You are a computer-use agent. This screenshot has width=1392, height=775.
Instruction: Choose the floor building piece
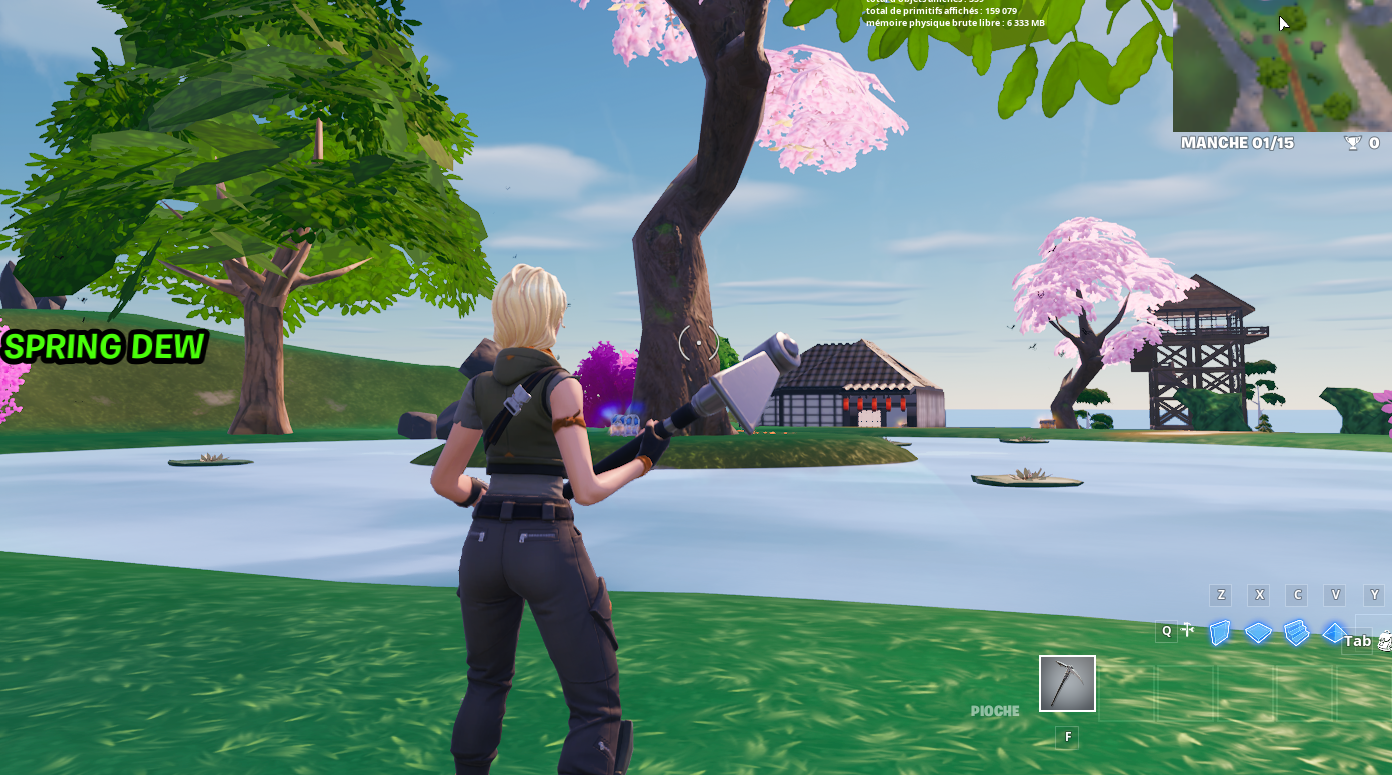[1258, 632]
